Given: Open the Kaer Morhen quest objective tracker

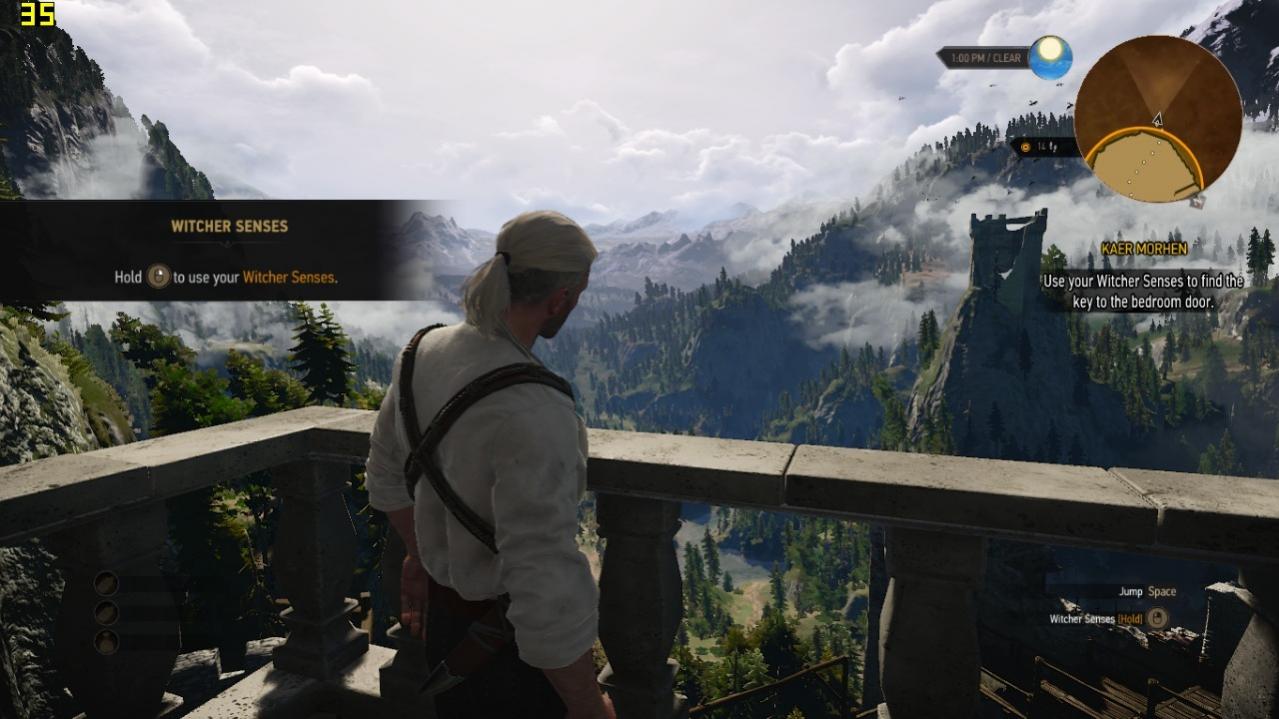Looking at the screenshot, I should pos(1143,275).
